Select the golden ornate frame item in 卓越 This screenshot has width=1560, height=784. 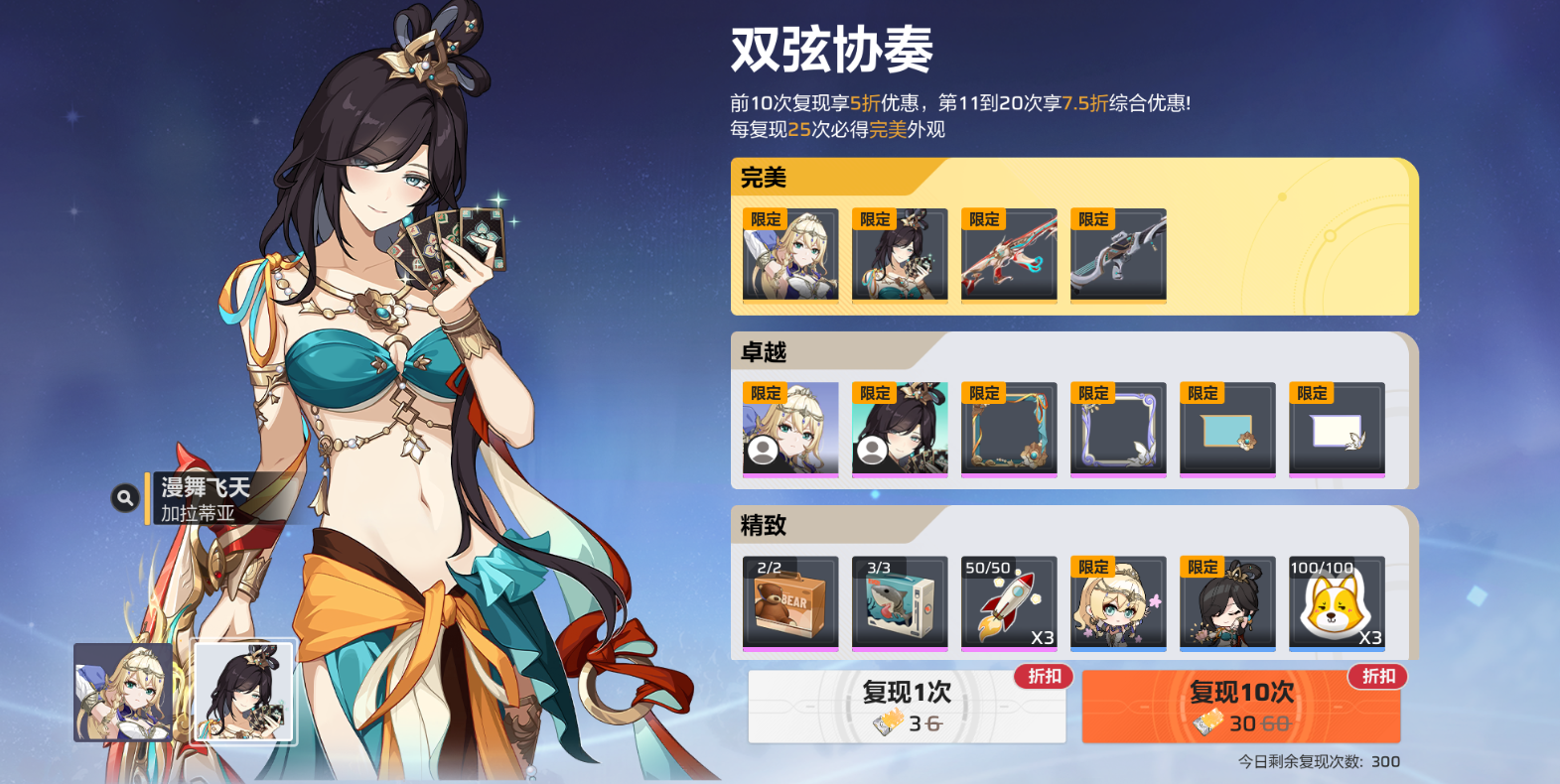1008,430
